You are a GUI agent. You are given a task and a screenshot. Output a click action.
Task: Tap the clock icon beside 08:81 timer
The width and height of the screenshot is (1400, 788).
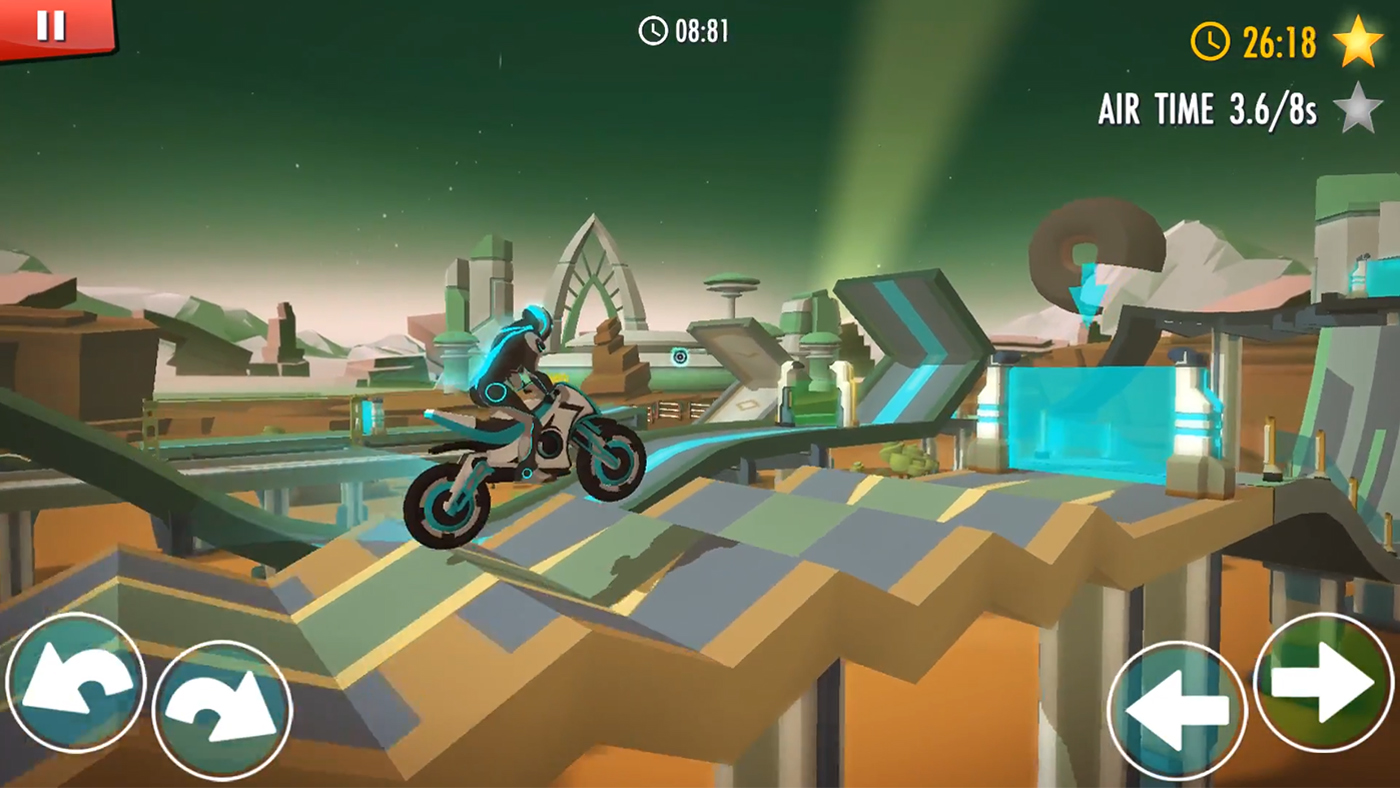[655, 29]
